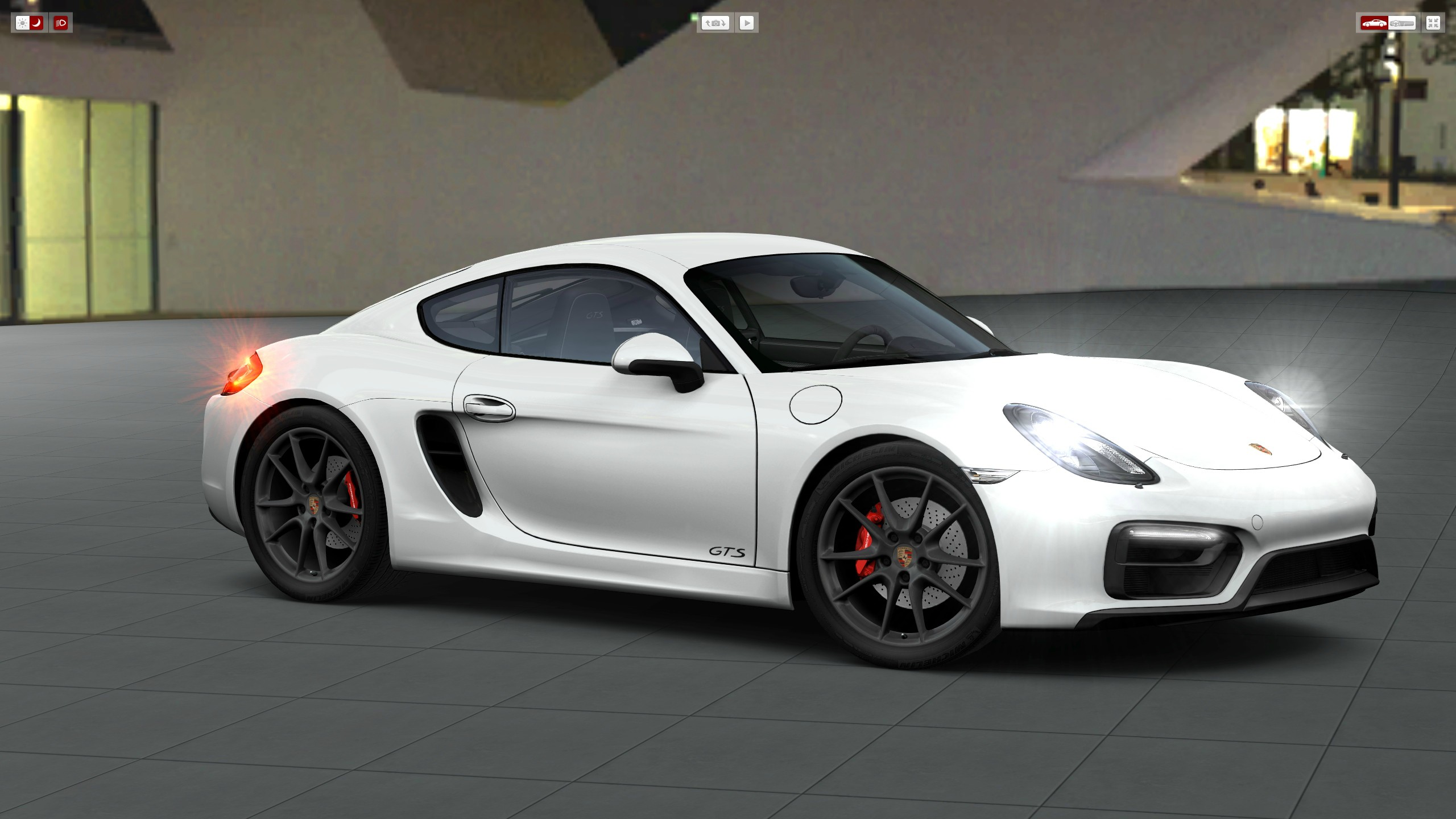Image resolution: width=1456 pixels, height=819 pixels.
Task: Select the exterior car view
Action: click(x=1374, y=23)
